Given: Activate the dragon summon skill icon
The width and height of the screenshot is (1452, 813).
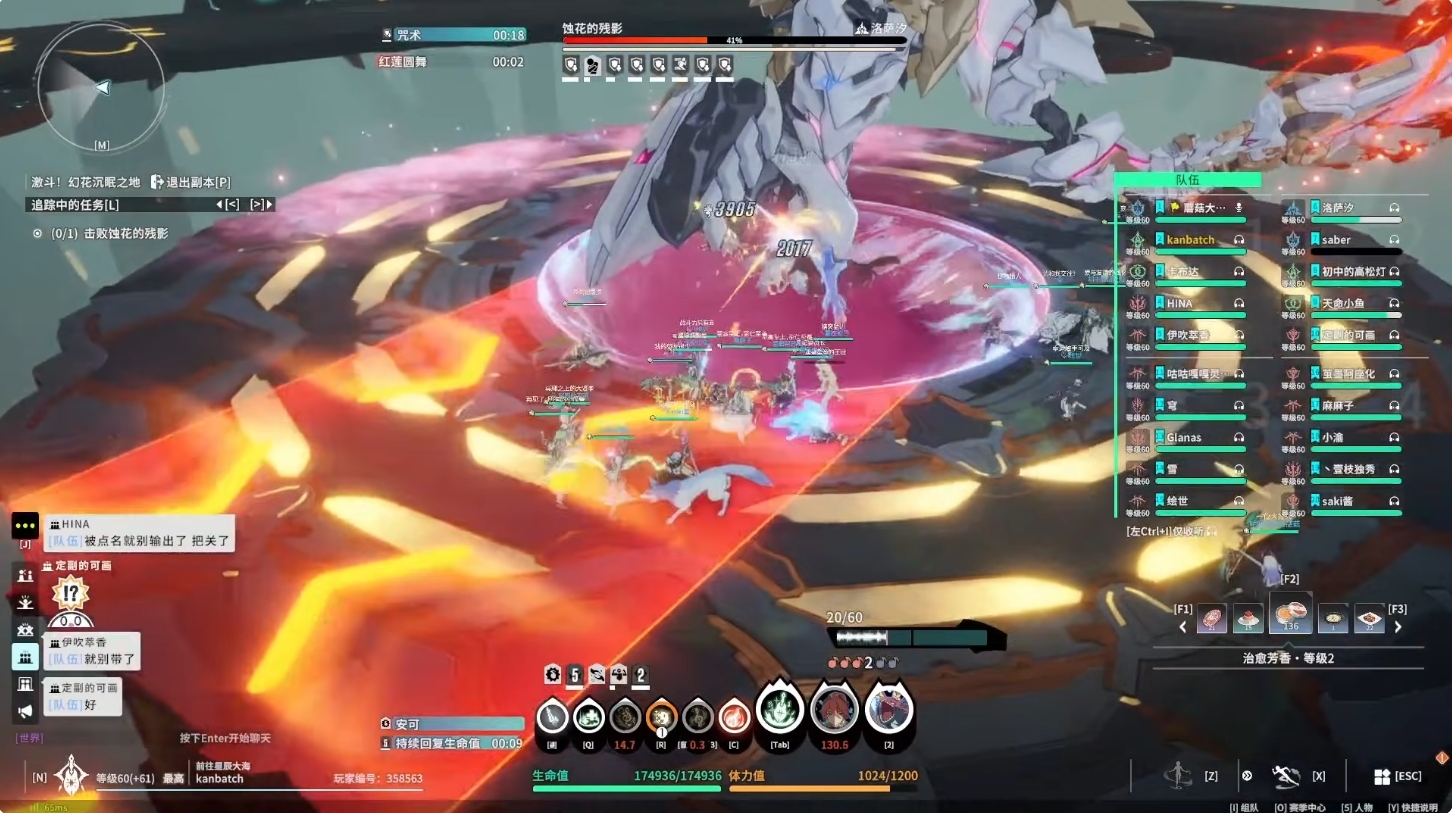Looking at the screenshot, I should click(x=889, y=711).
